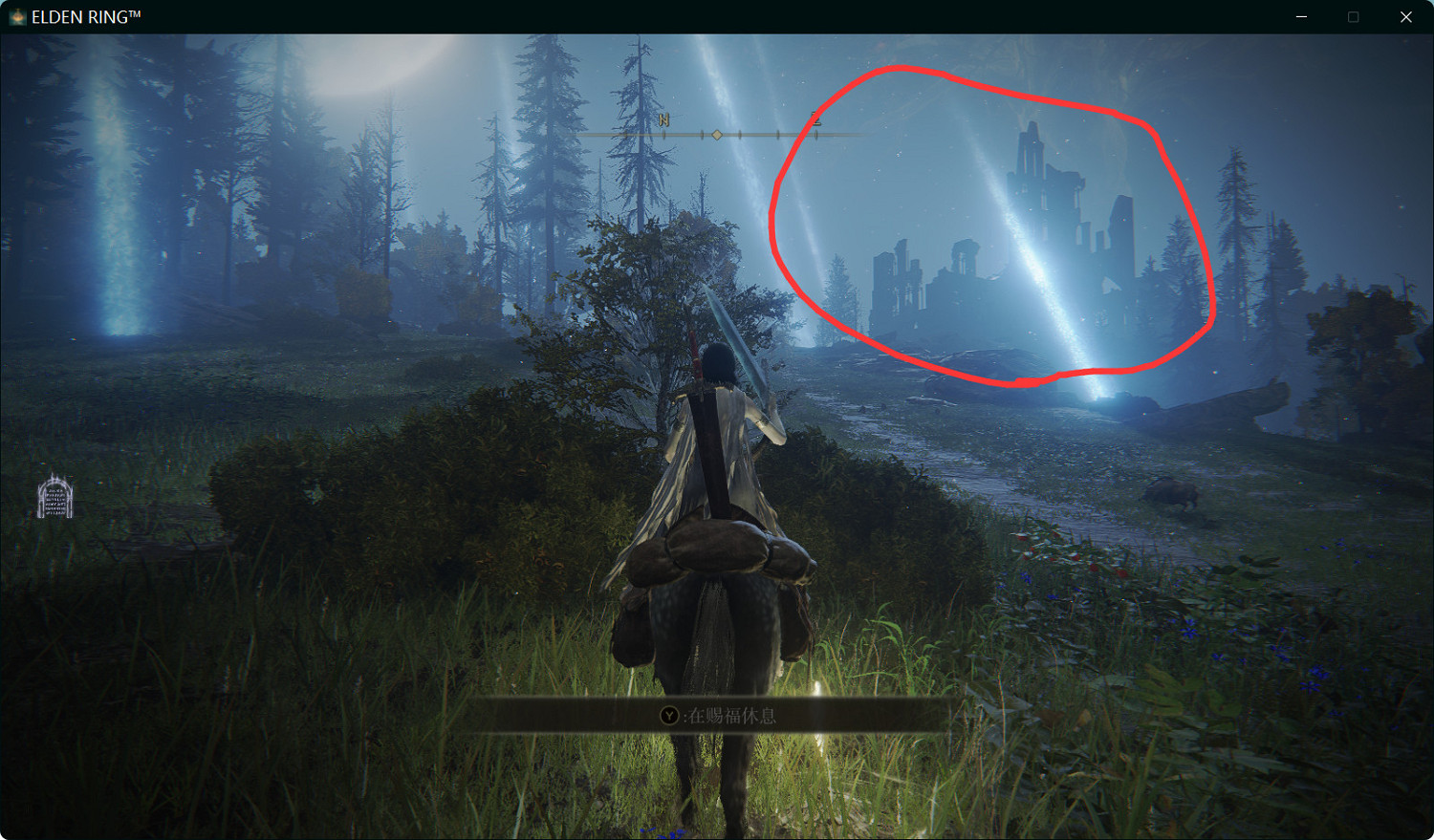Click the ELDEN RING title text
This screenshot has width=1434, height=840.
[x=86, y=15]
